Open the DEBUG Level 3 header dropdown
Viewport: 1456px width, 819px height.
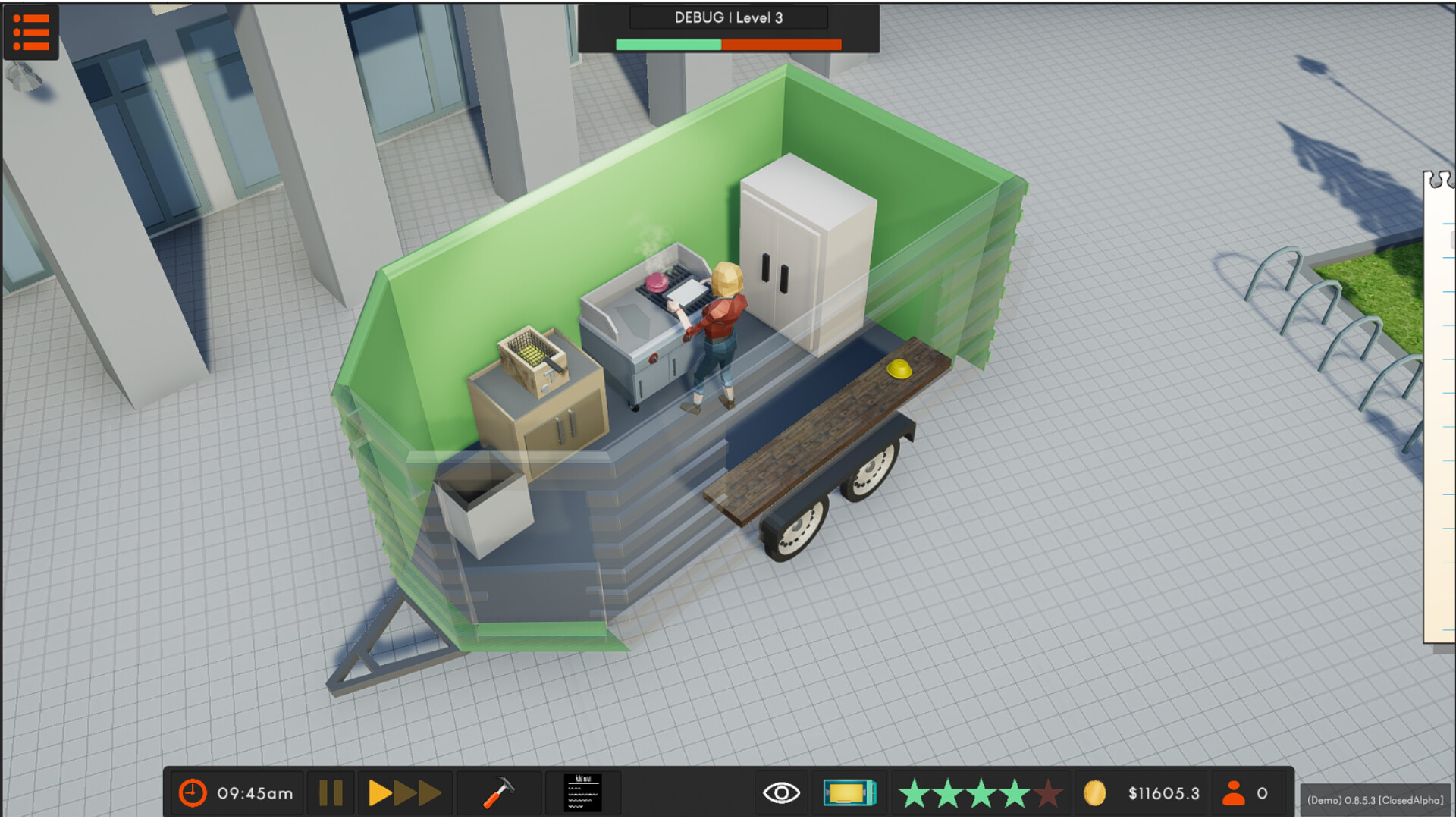click(726, 17)
